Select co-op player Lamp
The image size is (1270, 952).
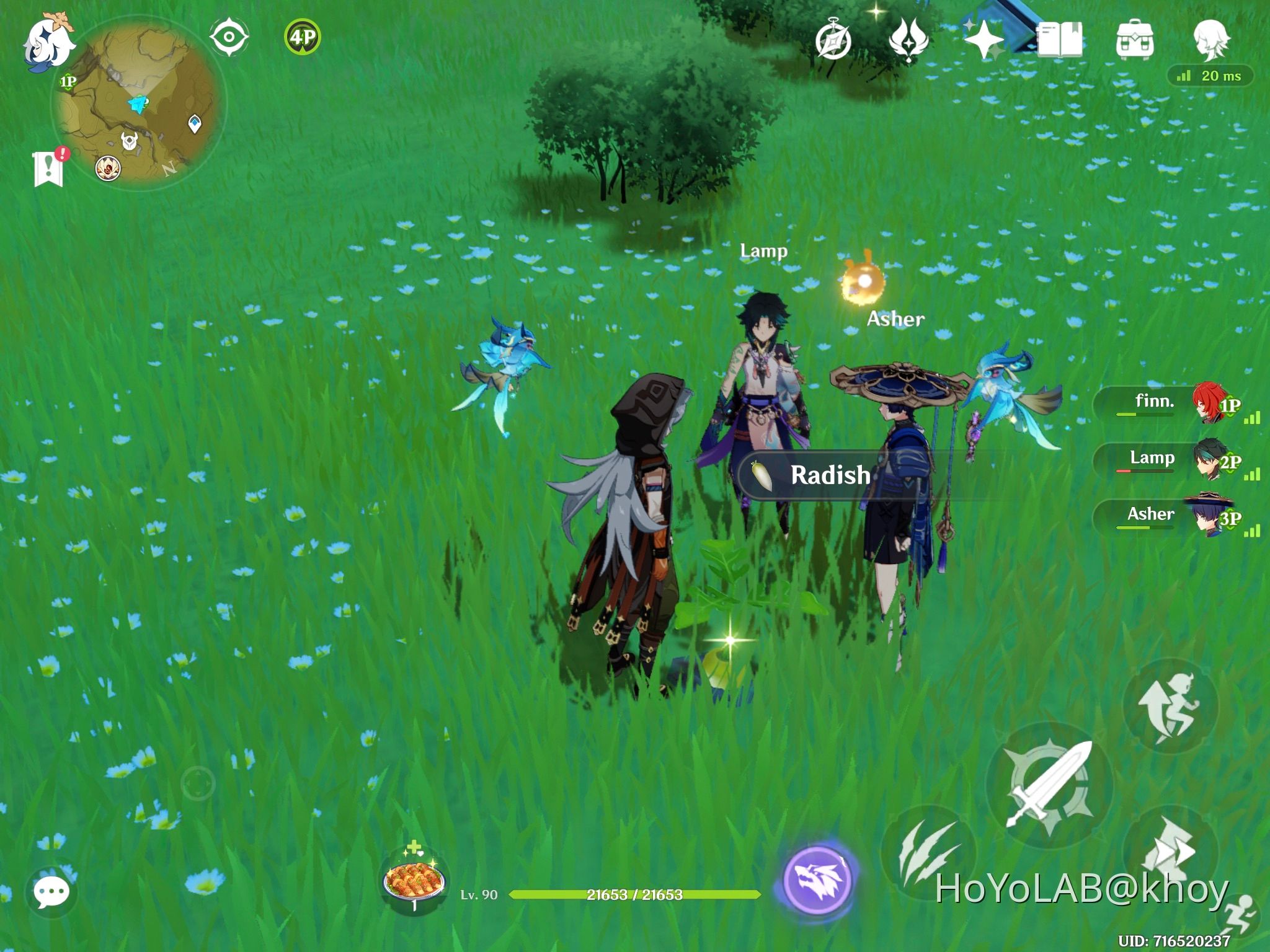coord(1153,459)
